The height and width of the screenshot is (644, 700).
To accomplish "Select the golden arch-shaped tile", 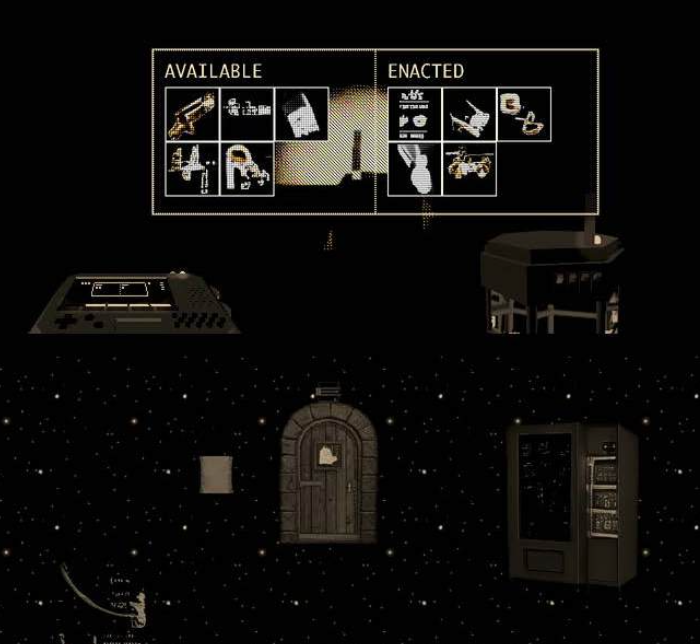I will pos(247,169).
